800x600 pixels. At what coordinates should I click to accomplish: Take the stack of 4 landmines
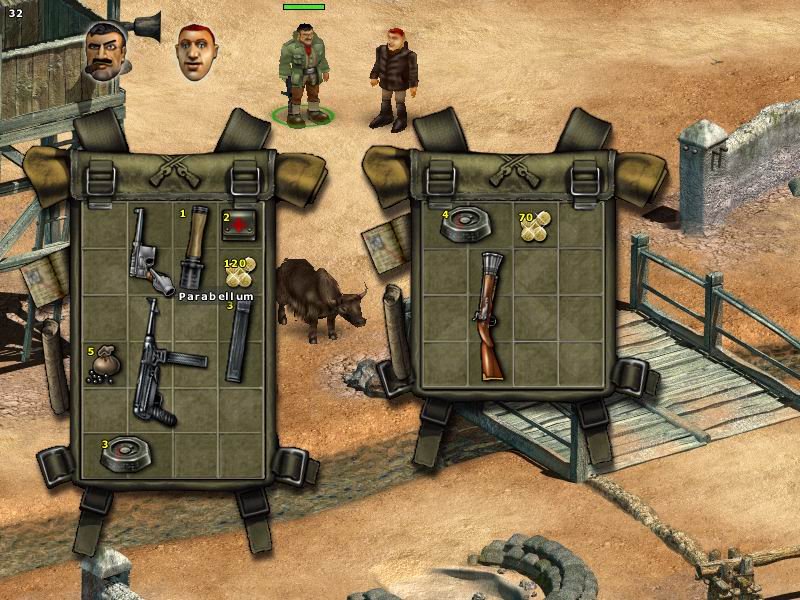click(x=463, y=226)
